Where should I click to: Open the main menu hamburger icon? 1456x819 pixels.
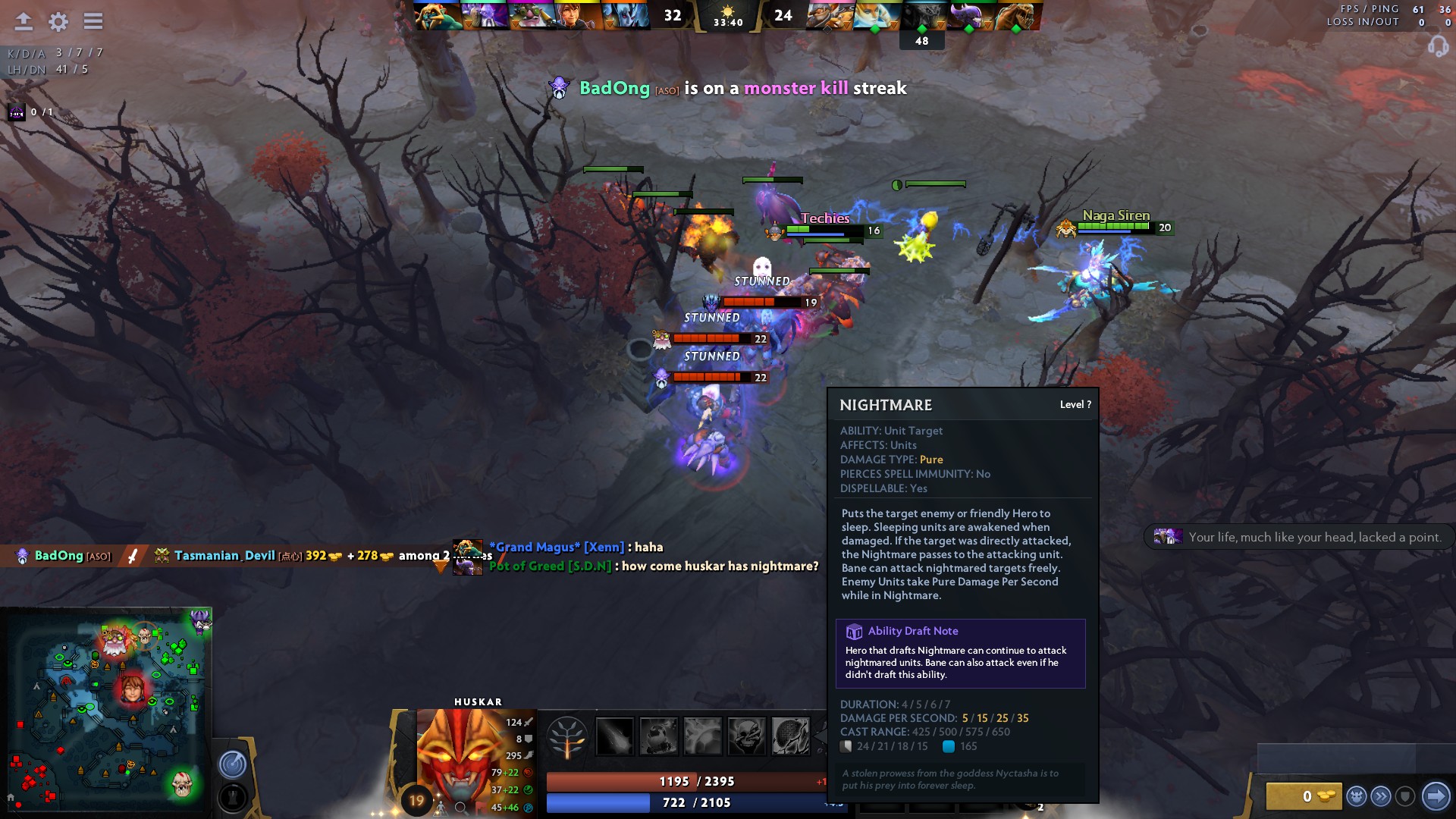pos(93,22)
